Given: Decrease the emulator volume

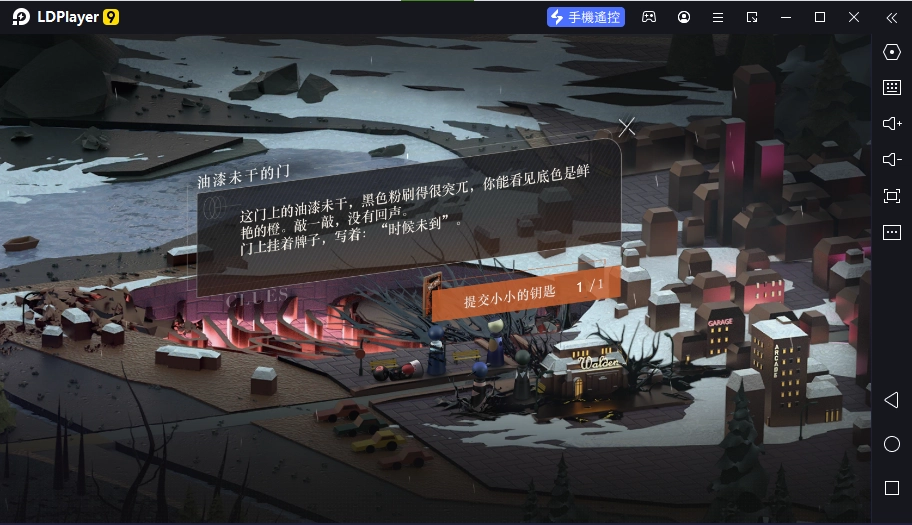Looking at the screenshot, I should [x=892, y=159].
